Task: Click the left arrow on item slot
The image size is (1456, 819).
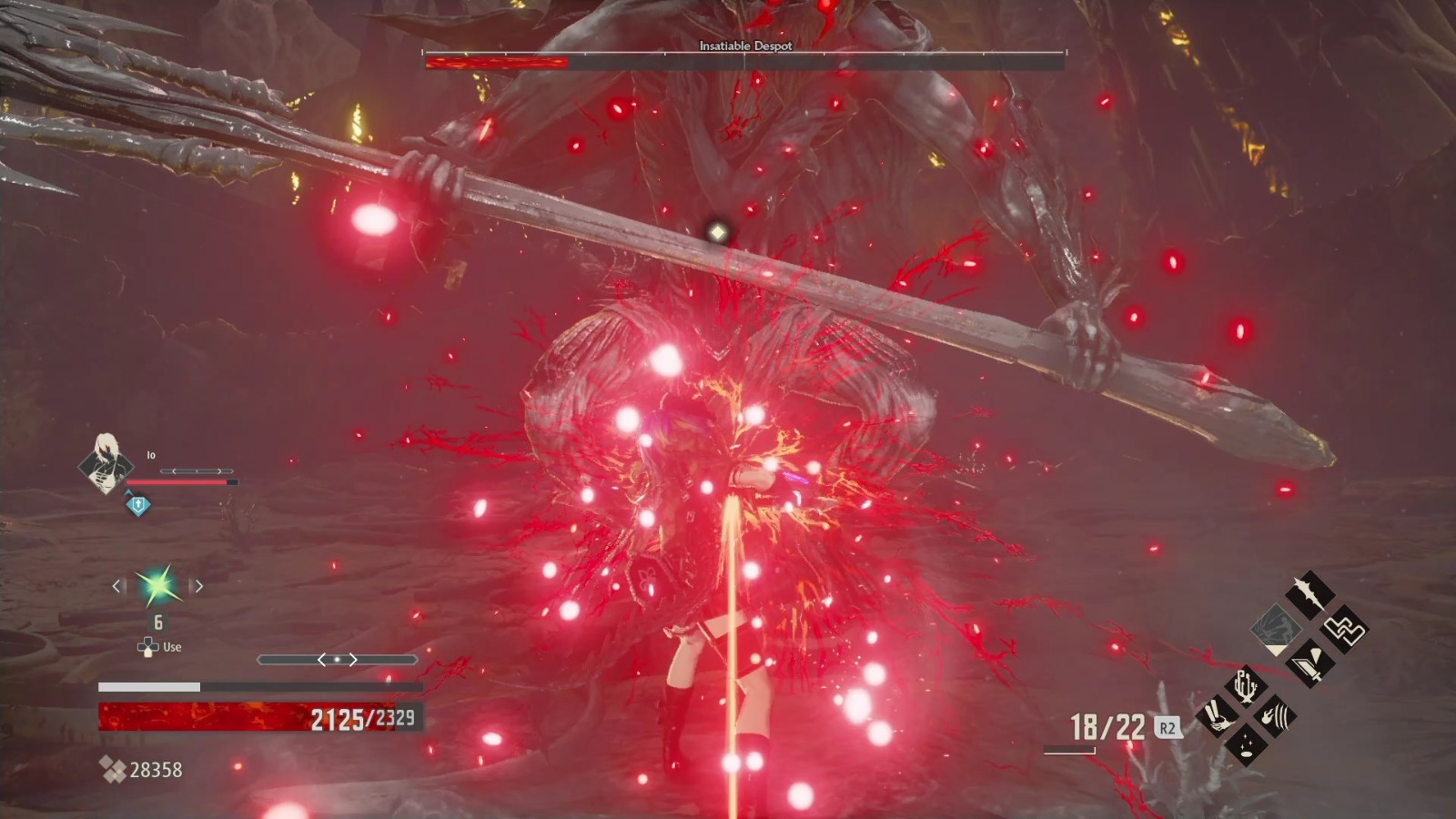Action: 116,586
